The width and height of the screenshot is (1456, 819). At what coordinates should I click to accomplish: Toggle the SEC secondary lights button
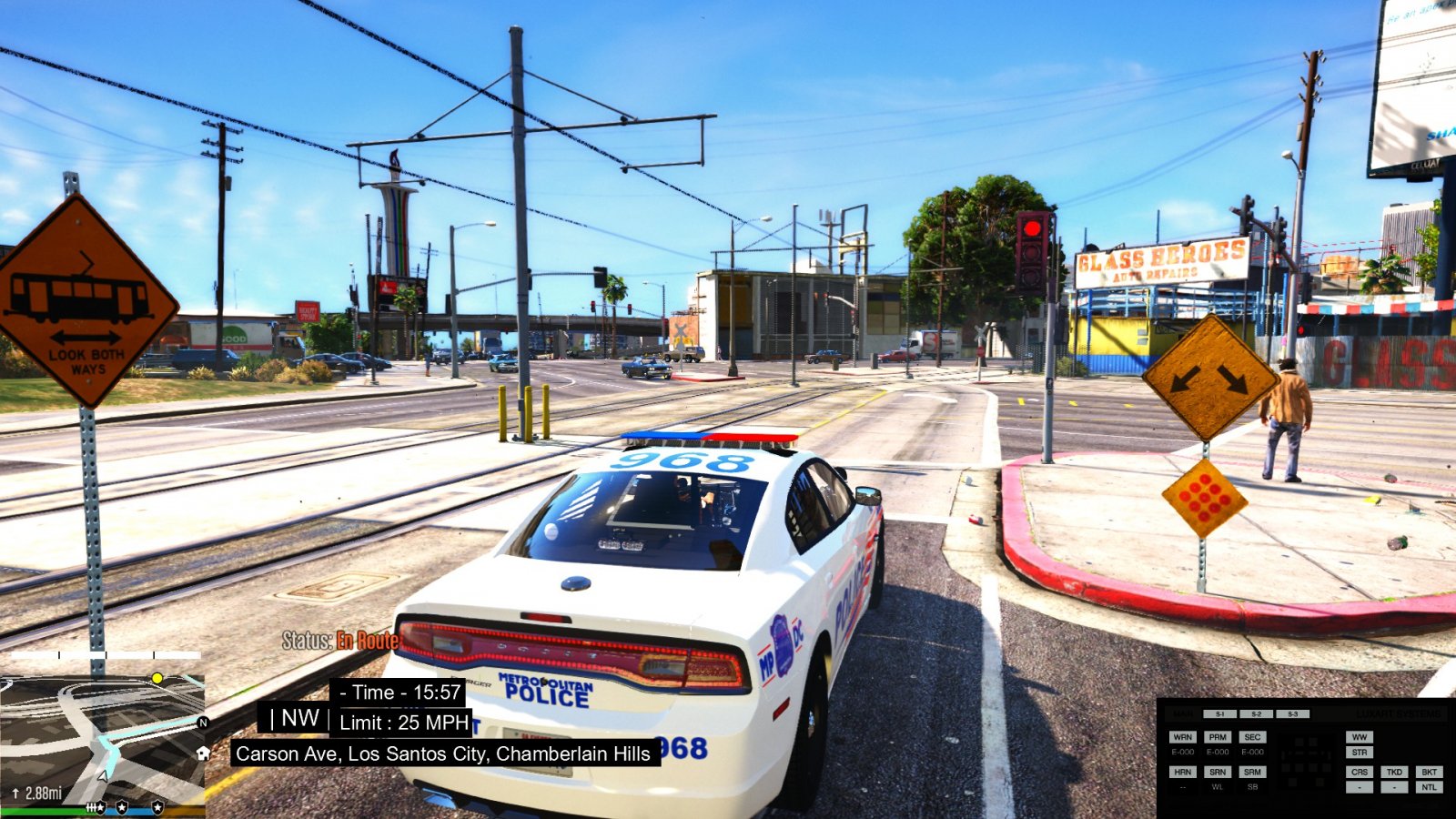[1252, 737]
